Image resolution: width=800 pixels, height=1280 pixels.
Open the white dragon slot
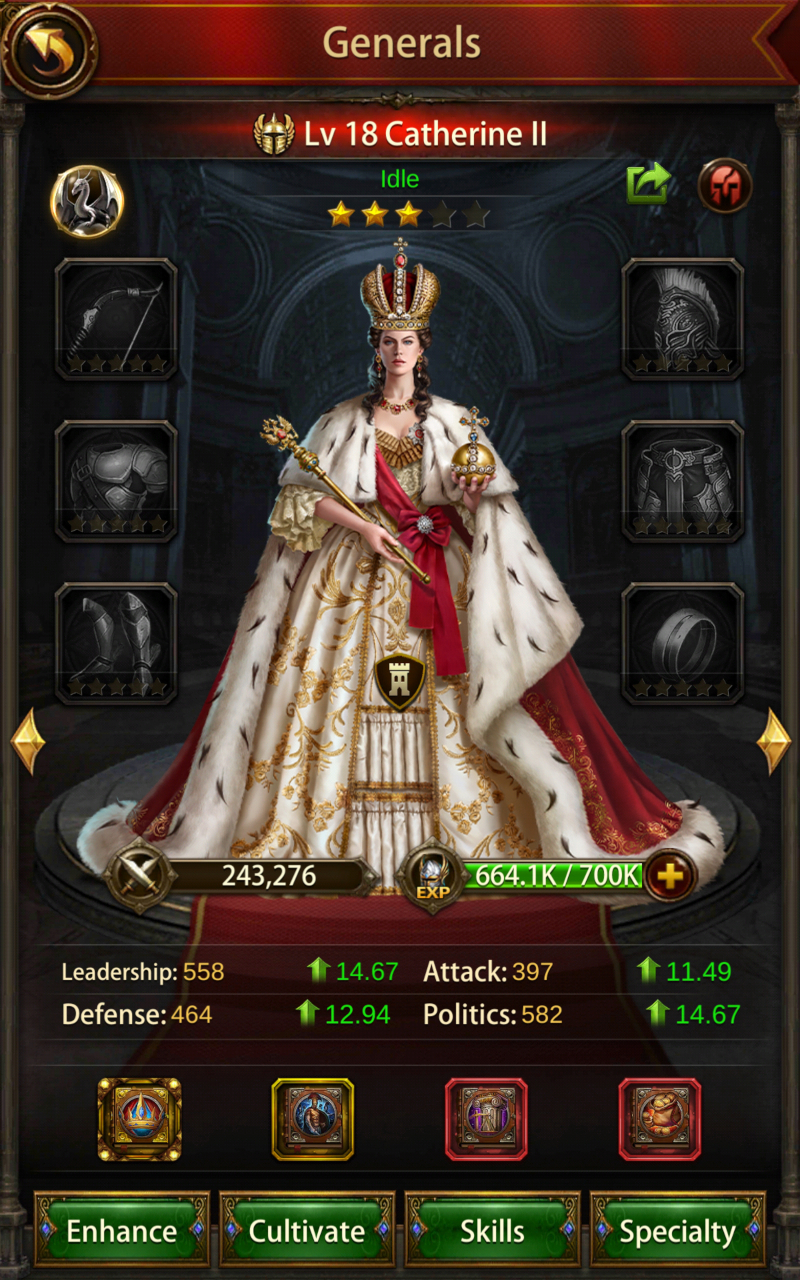[x=87, y=201]
